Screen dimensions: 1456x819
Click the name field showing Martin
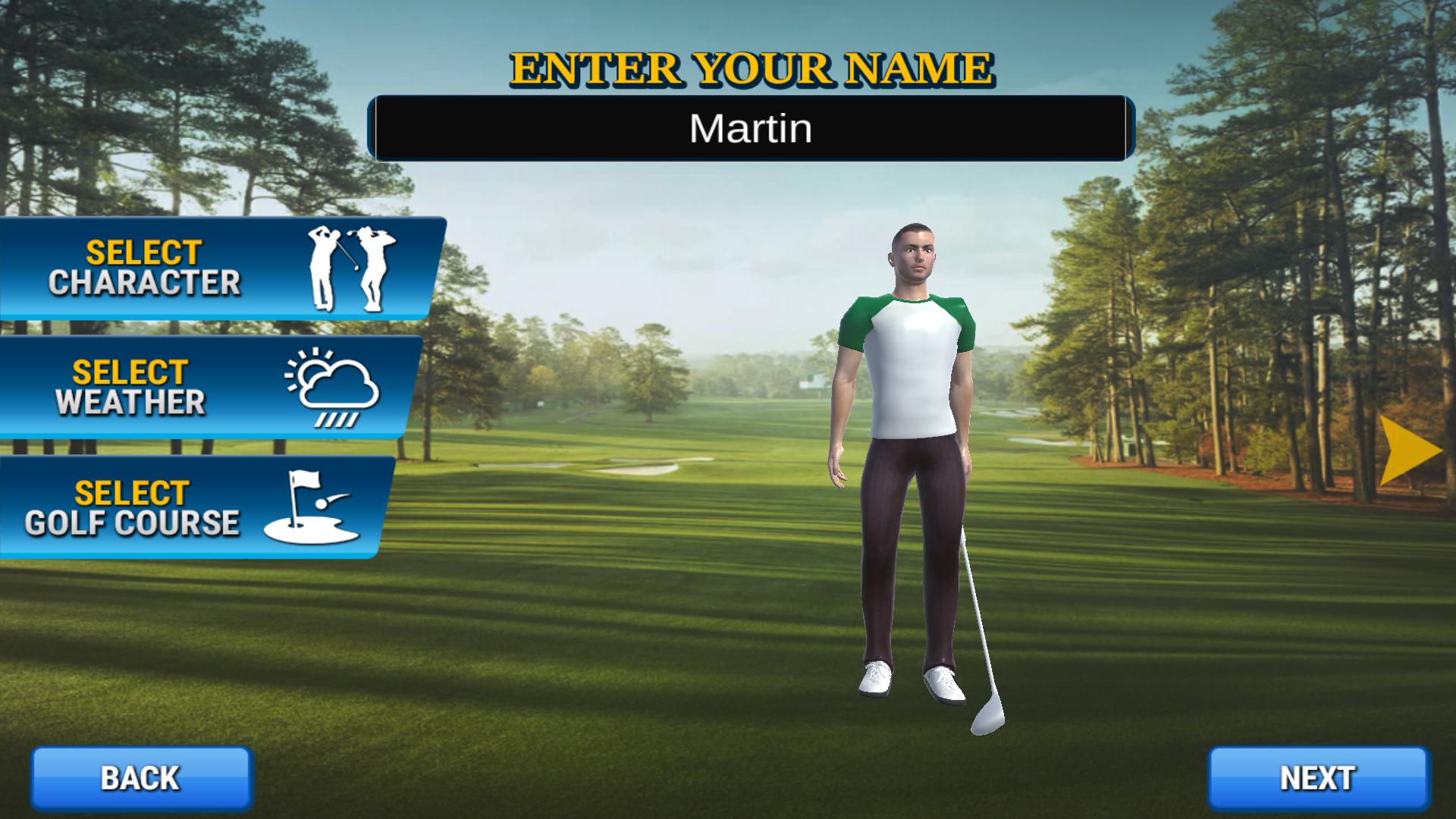point(751,127)
